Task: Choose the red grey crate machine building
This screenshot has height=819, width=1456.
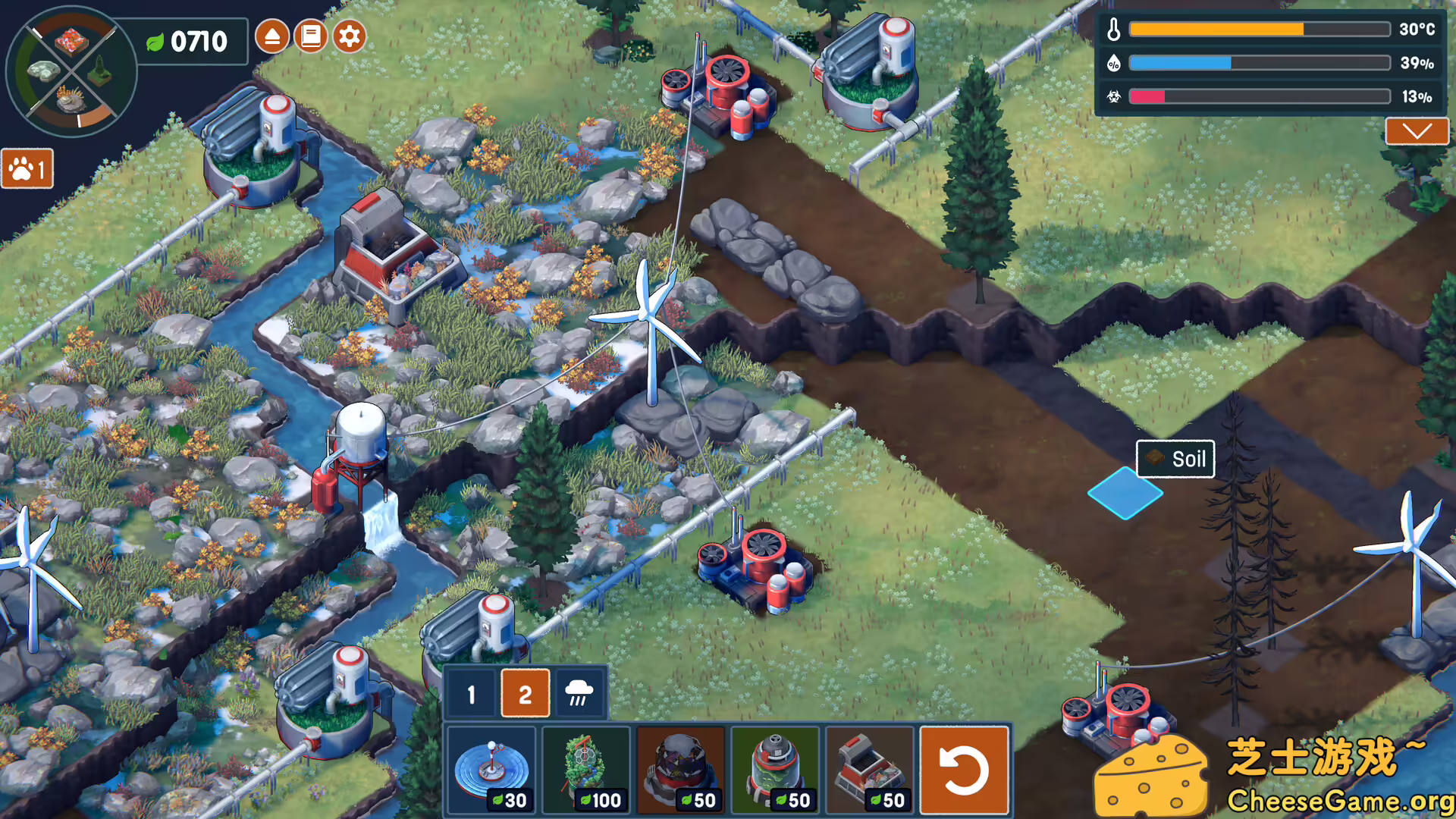Action: coord(870,769)
